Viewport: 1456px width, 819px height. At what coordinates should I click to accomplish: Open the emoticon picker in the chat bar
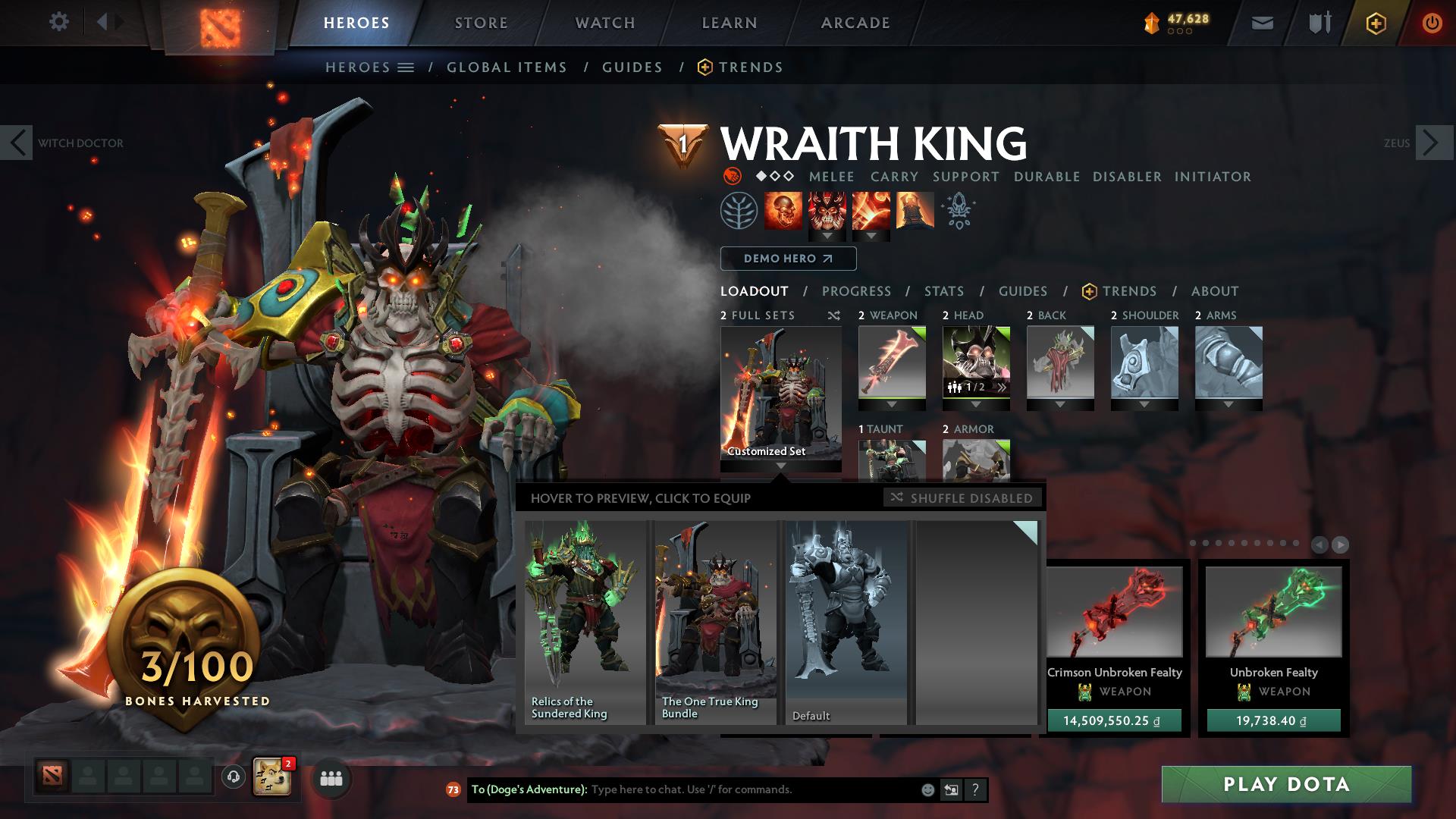926,789
